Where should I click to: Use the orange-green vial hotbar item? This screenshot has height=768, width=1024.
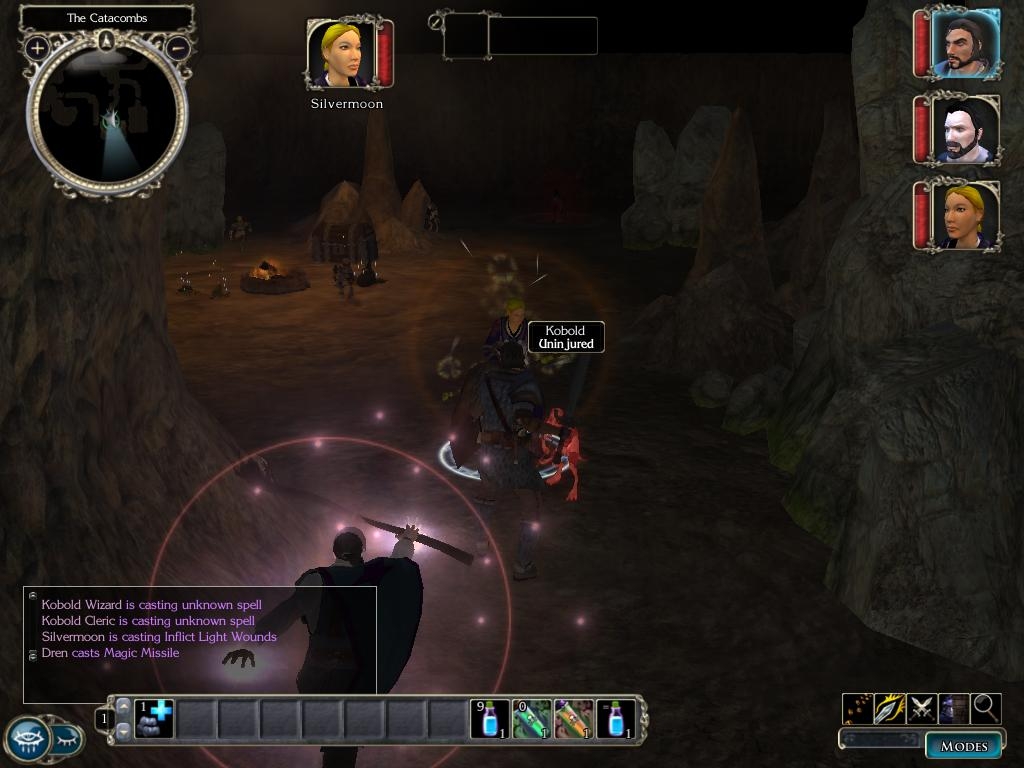click(574, 719)
